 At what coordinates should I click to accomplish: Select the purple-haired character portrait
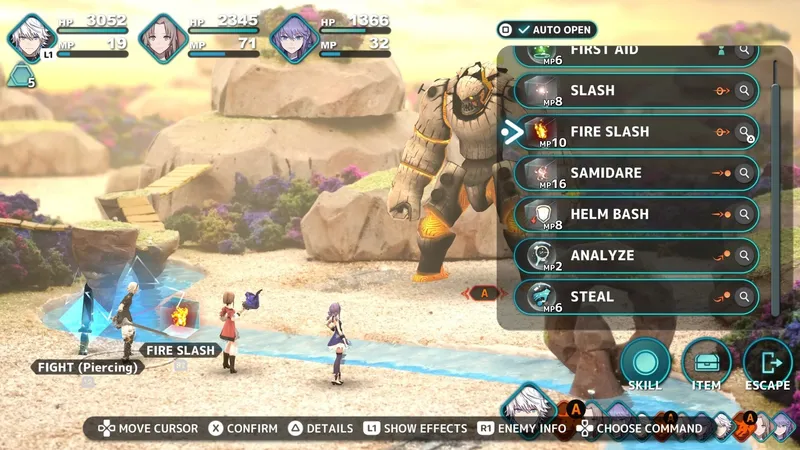click(x=293, y=38)
